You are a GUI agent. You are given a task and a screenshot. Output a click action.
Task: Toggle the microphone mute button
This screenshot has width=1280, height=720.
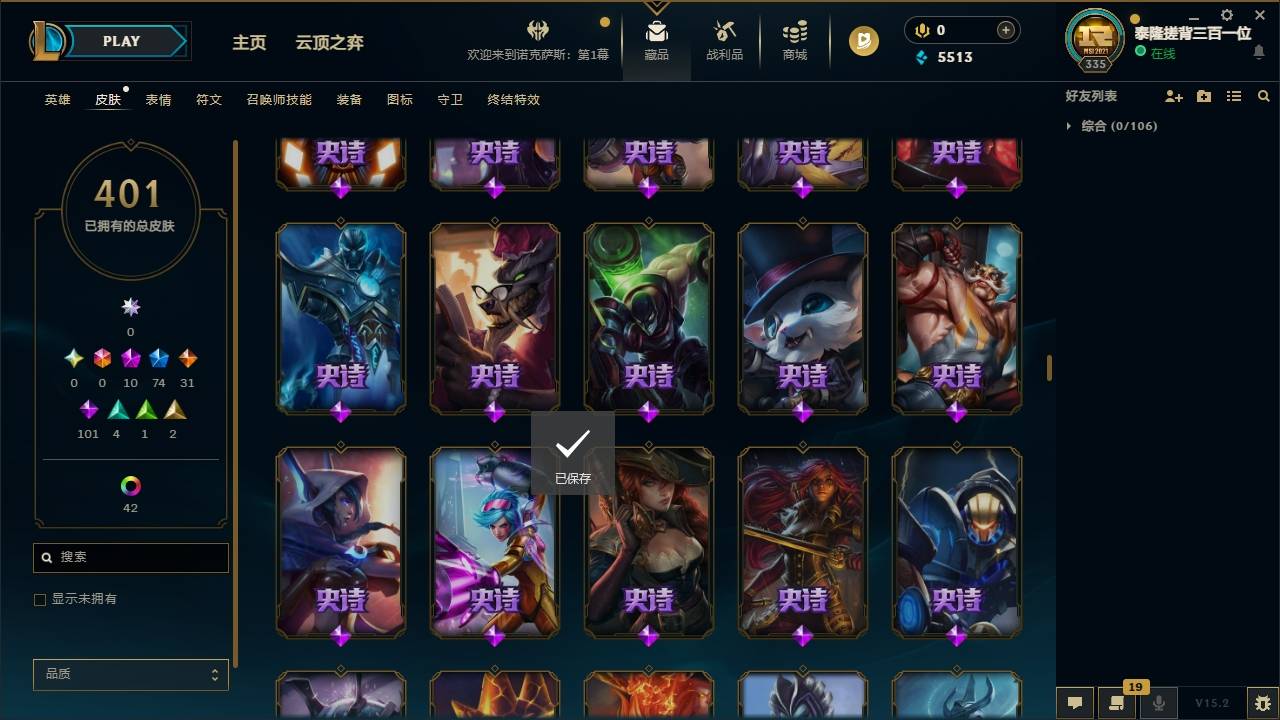[x=1159, y=703]
